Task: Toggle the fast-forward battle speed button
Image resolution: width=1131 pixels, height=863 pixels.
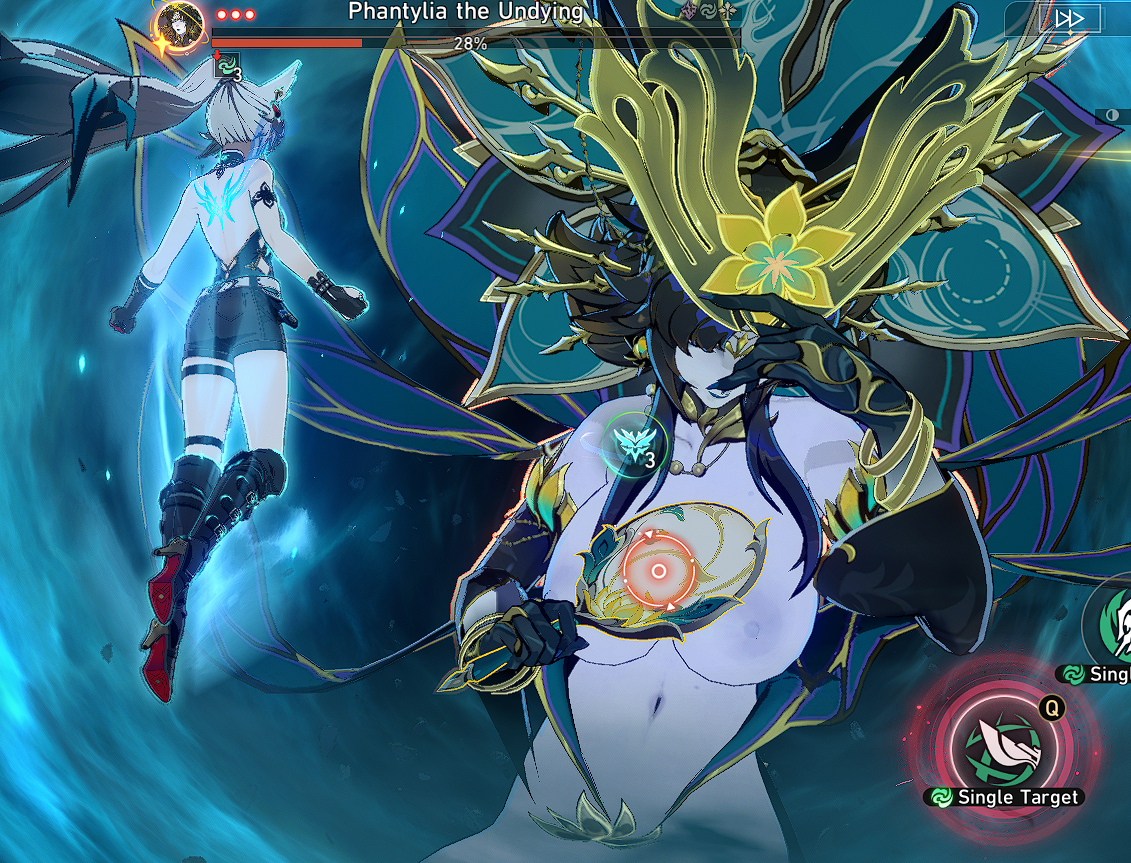Action: tap(1069, 18)
